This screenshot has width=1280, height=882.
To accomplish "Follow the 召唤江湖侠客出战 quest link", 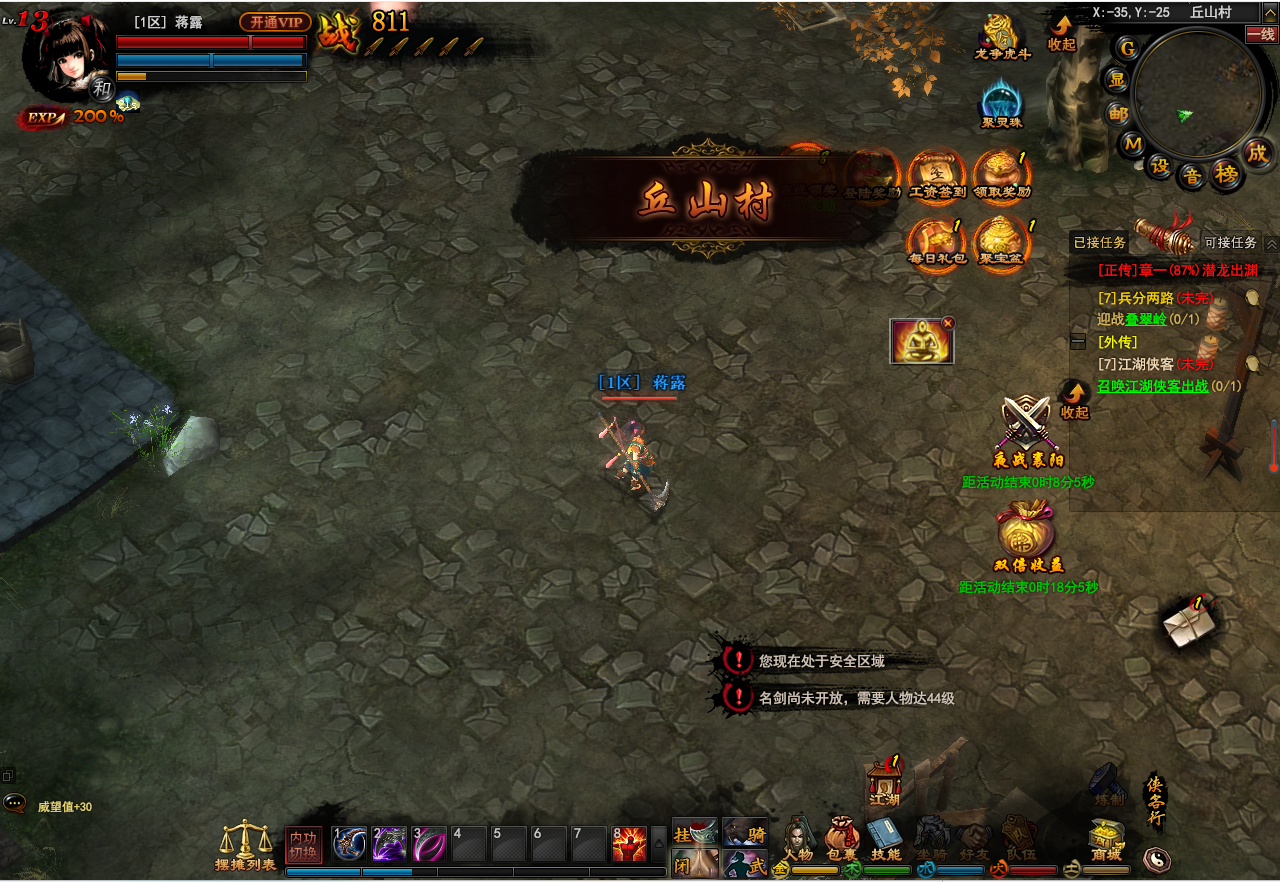I will (x=1153, y=386).
